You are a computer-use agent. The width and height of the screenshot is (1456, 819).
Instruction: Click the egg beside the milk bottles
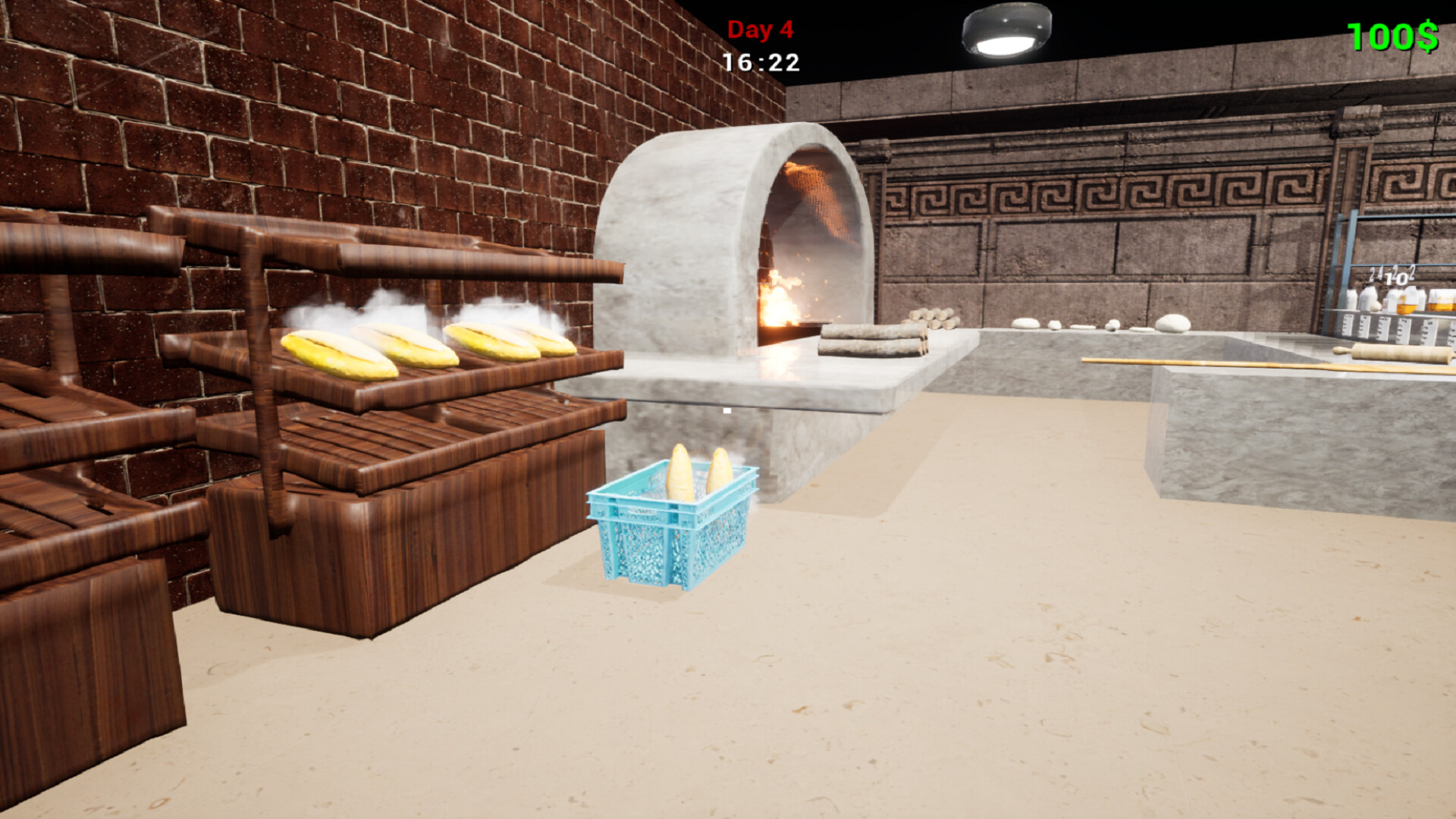pyautogui.click(x=1376, y=306)
